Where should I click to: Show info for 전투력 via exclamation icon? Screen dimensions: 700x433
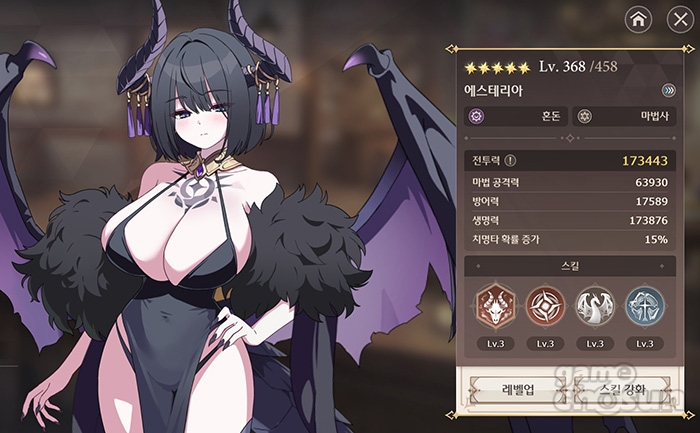[x=511, y=159]
